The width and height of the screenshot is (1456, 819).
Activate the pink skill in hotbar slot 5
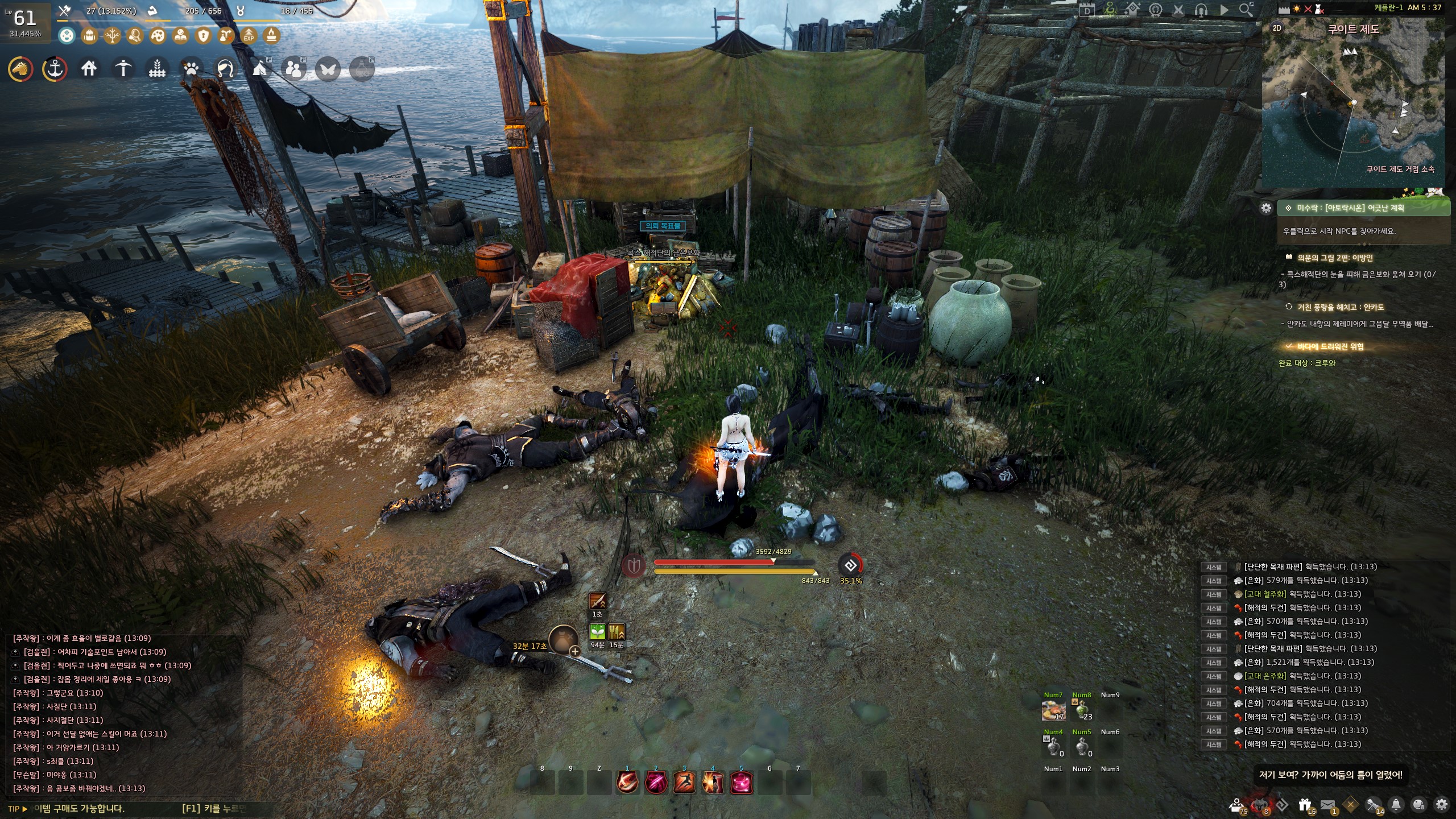pyautogui.click(x=741, y=783)
